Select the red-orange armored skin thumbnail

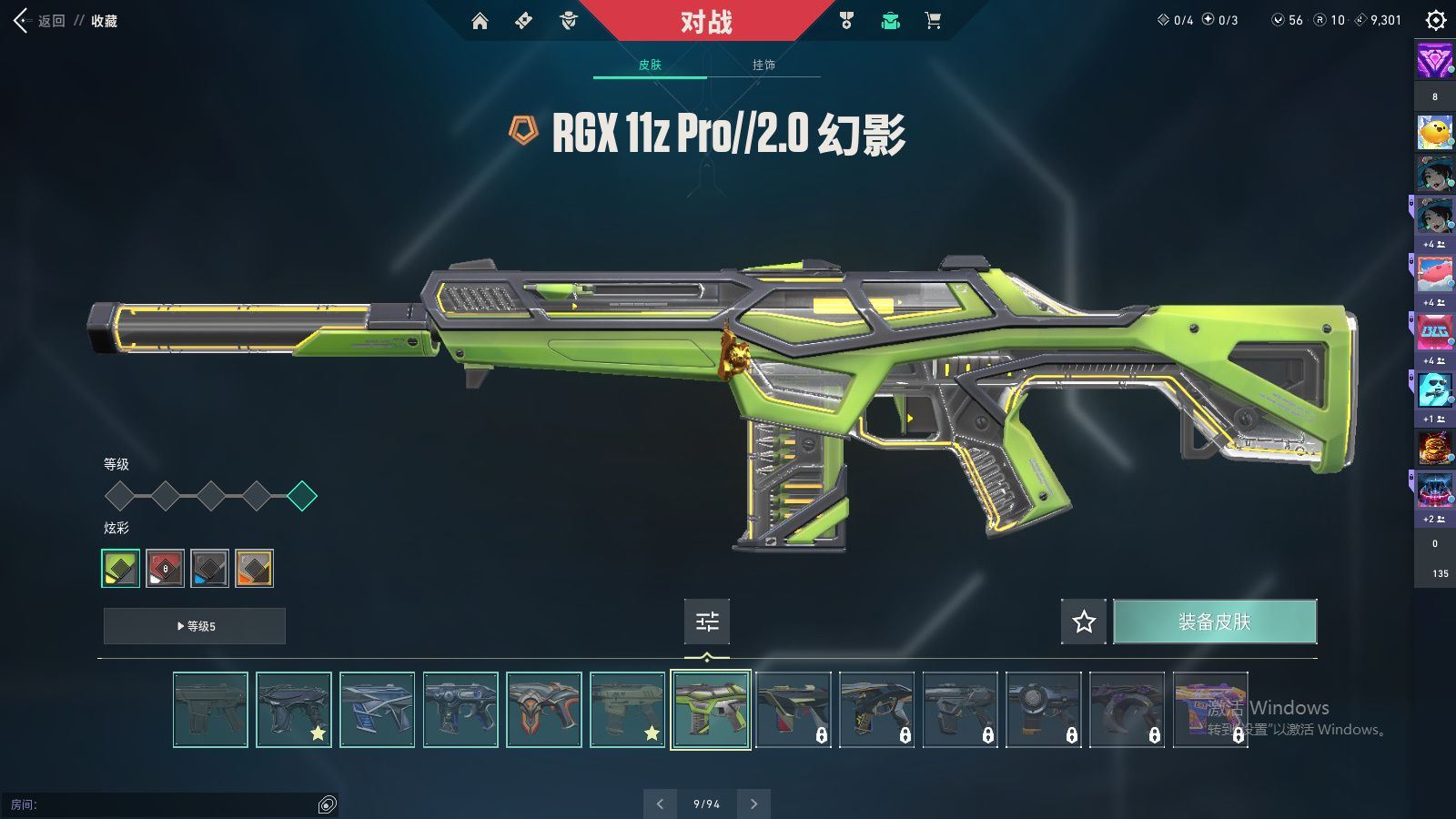pos(543,710)
